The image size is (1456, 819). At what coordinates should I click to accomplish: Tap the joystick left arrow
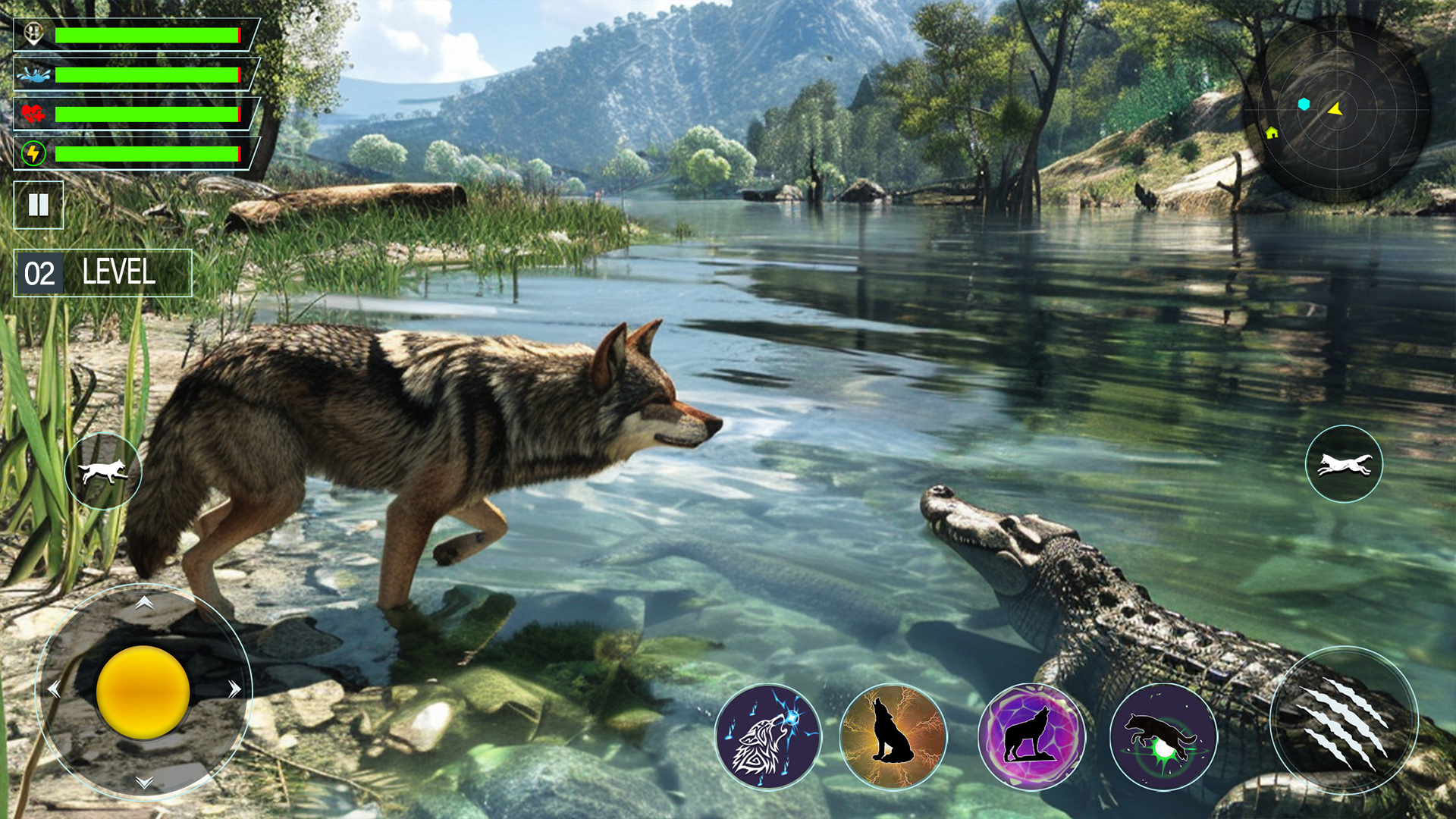click(54, 689)
